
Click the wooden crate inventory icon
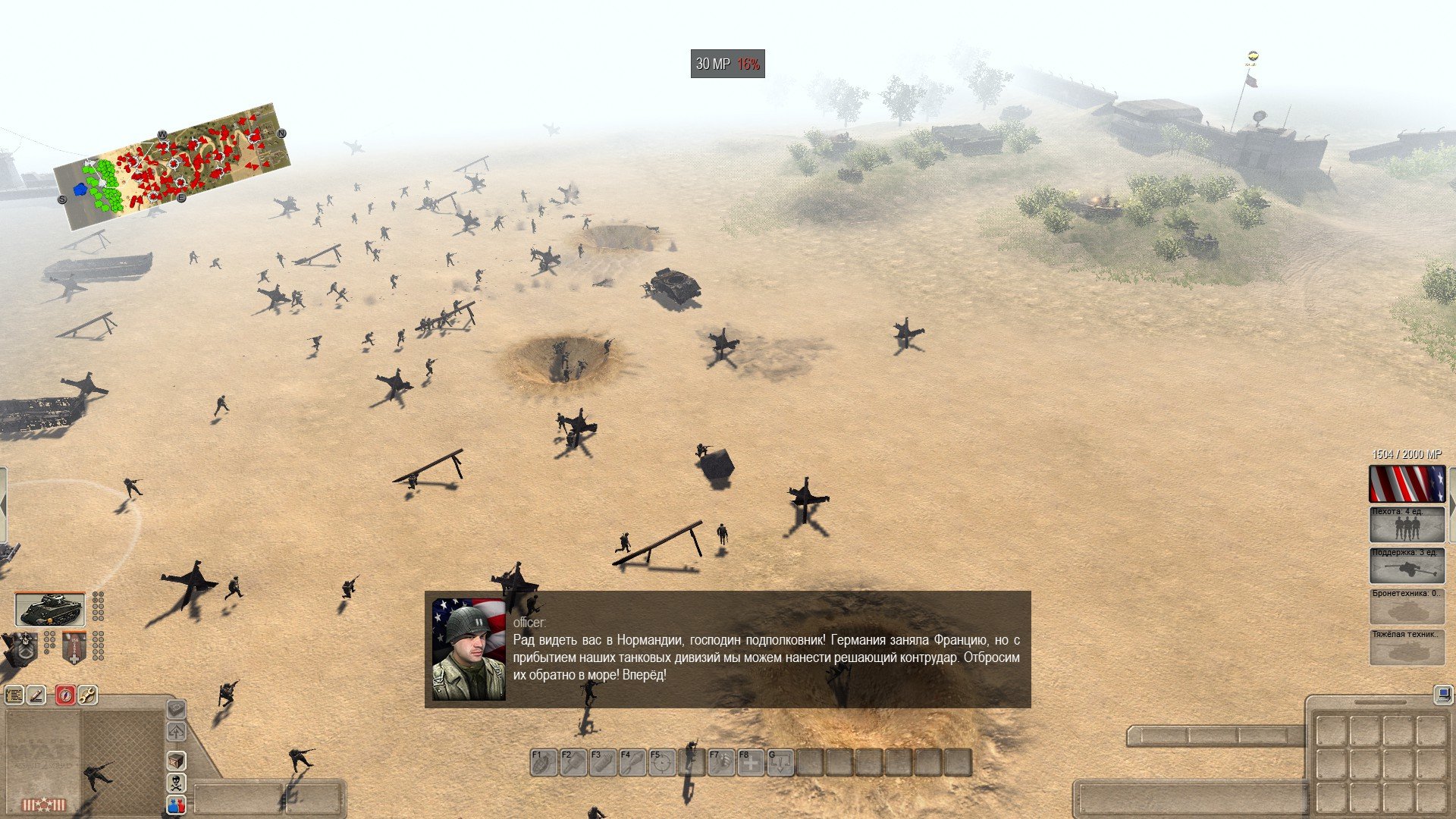coord(176,760)
